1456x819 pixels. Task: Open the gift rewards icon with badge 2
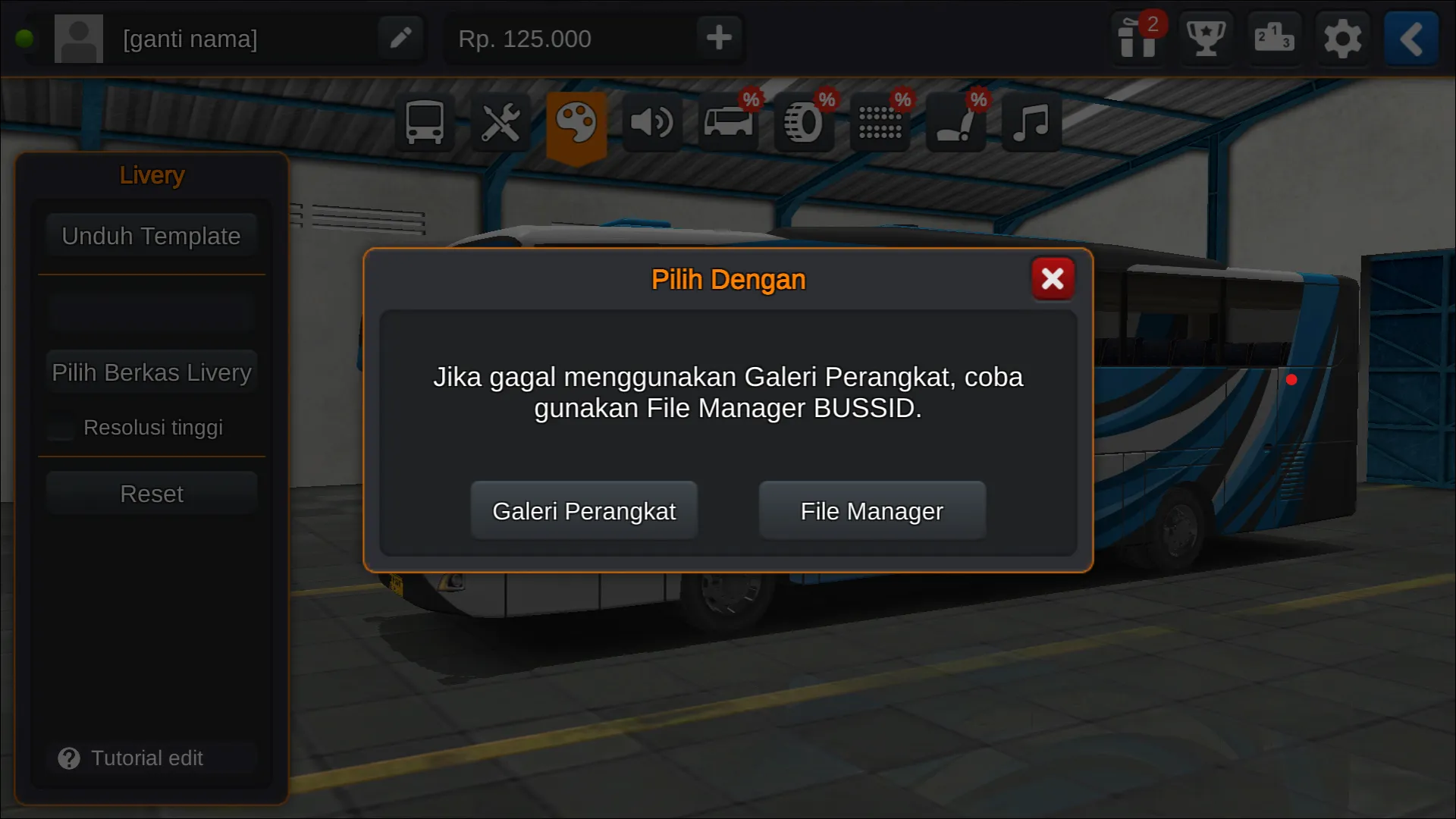(1136, 39)
